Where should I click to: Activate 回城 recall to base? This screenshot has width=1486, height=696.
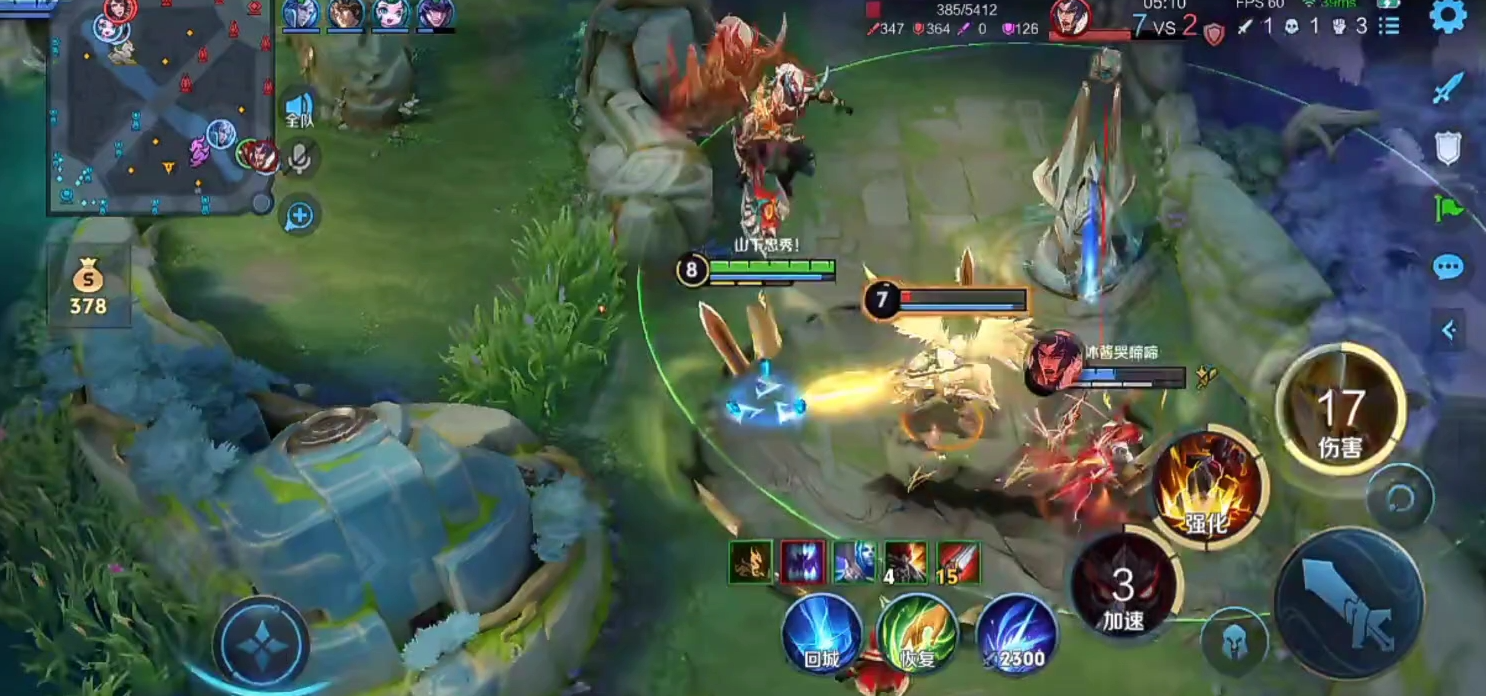click(x=822, y=633)
